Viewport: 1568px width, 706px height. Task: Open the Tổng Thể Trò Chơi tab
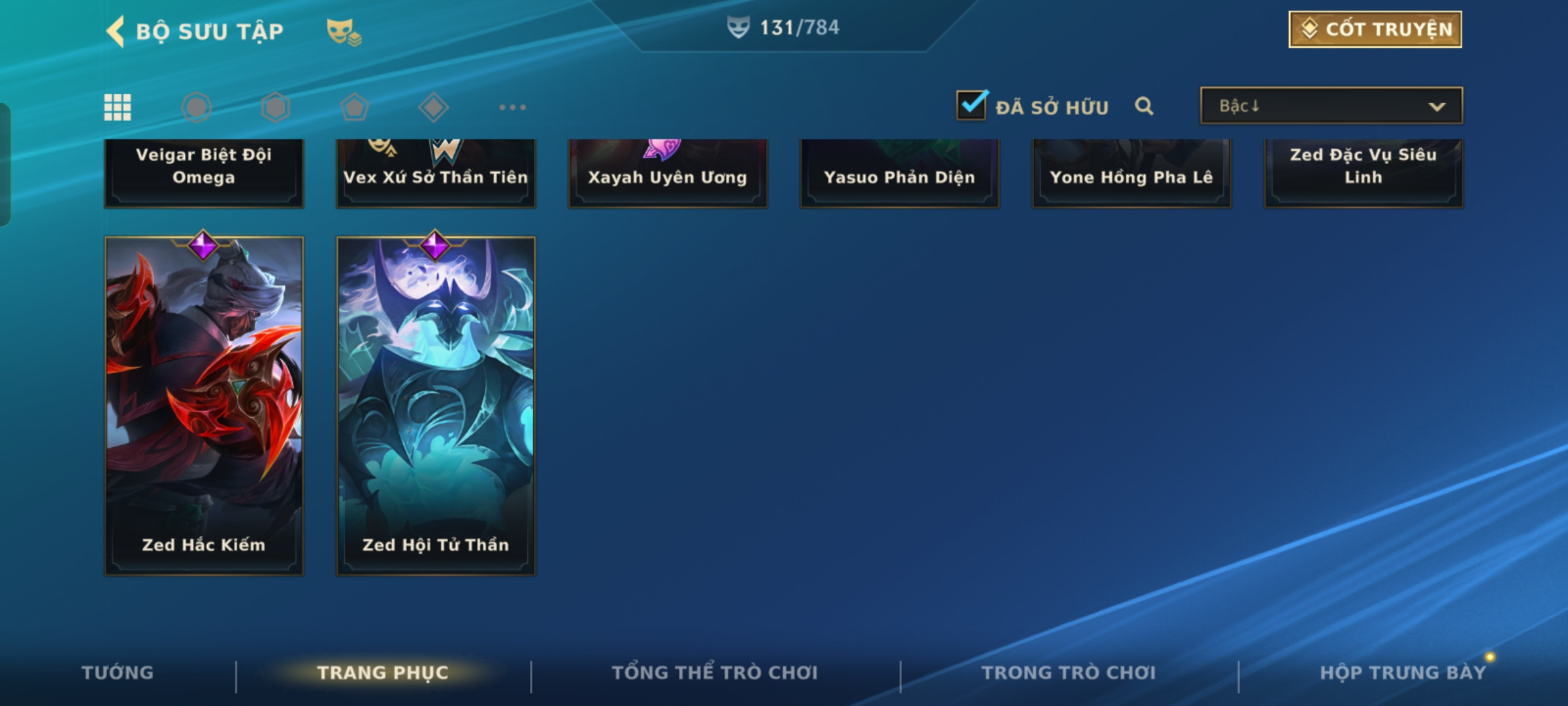715,673
